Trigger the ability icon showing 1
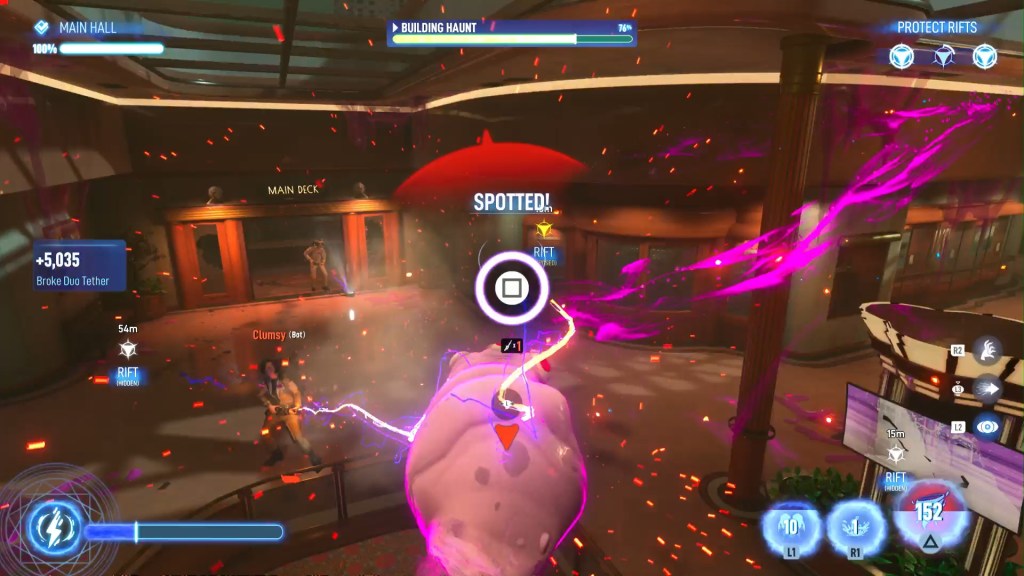The height and width of the screenshot is (576, 1024). pyautogui.click(x=855, y=524)
